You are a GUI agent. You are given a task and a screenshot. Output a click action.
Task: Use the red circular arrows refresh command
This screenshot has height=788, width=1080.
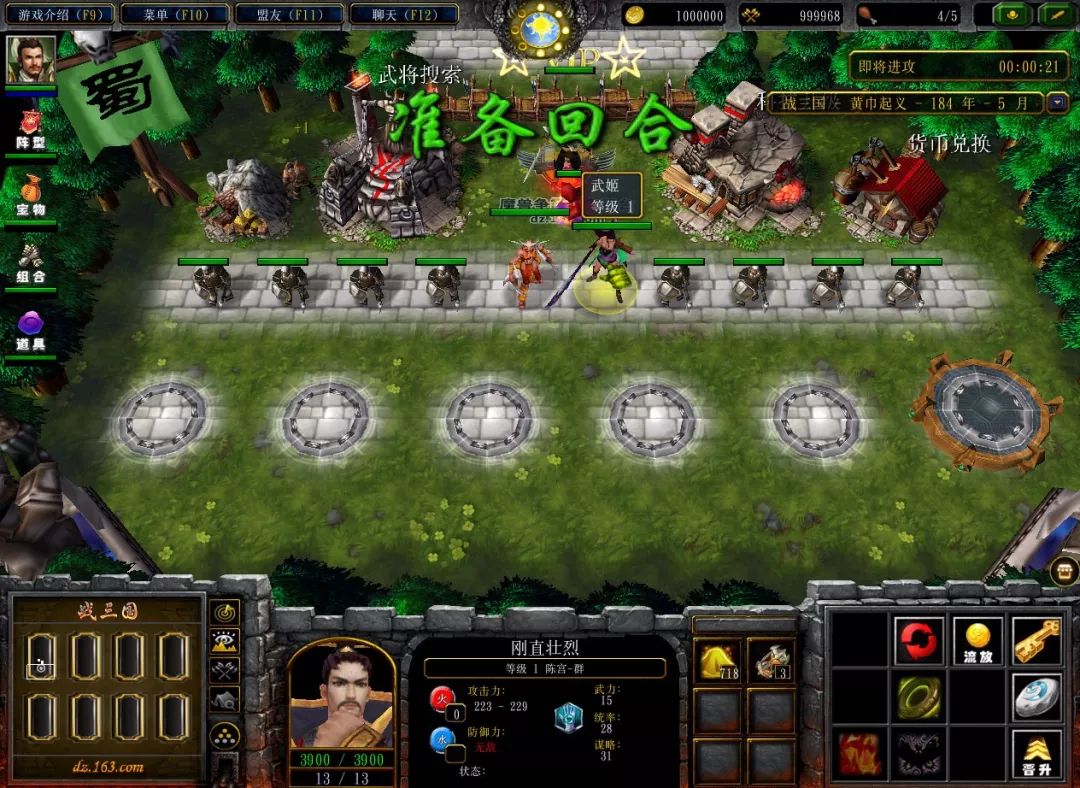tap(918, 640)
